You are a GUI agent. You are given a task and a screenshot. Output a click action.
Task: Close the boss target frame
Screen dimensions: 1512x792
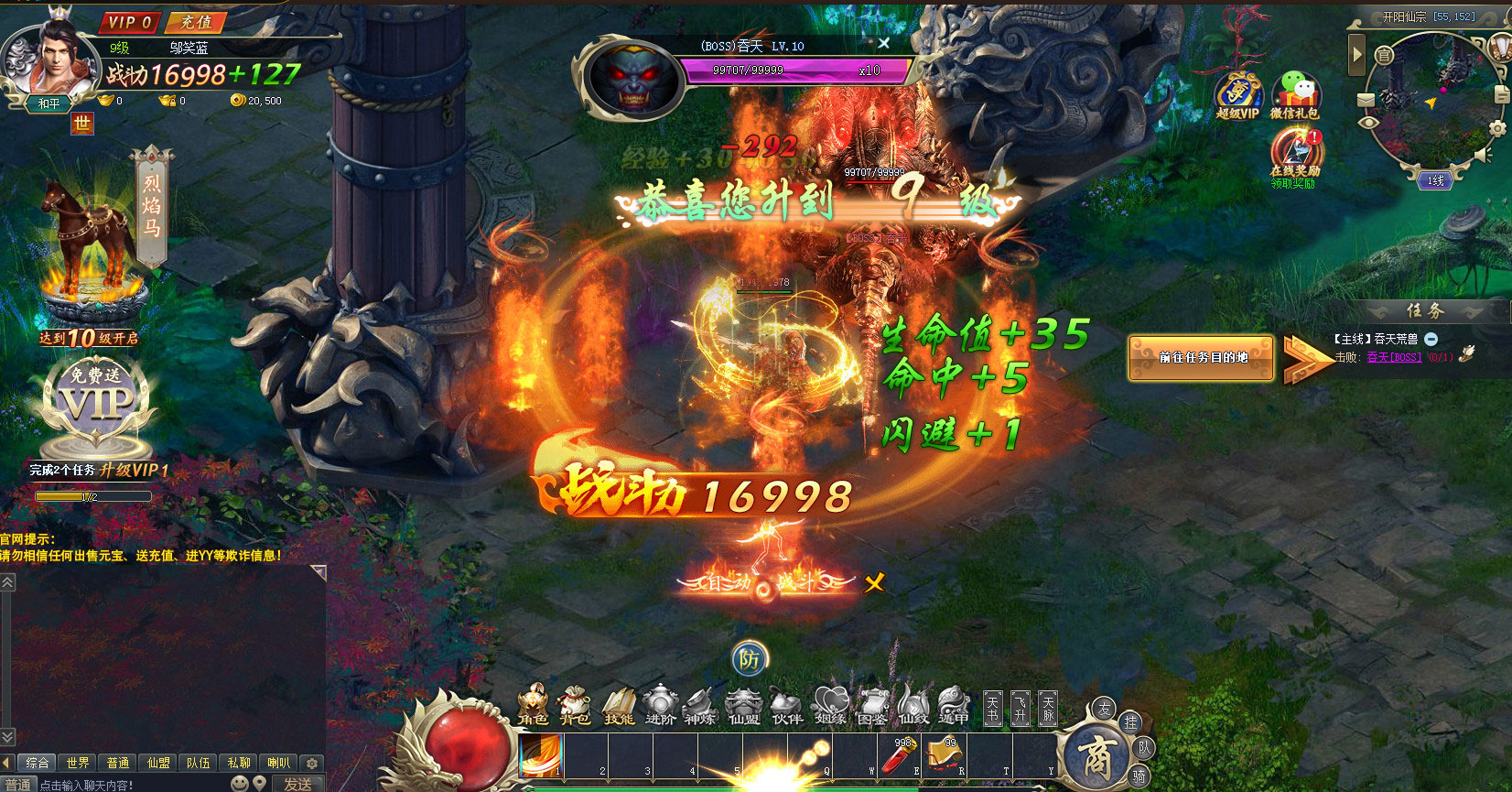click(x=883, y=43)
